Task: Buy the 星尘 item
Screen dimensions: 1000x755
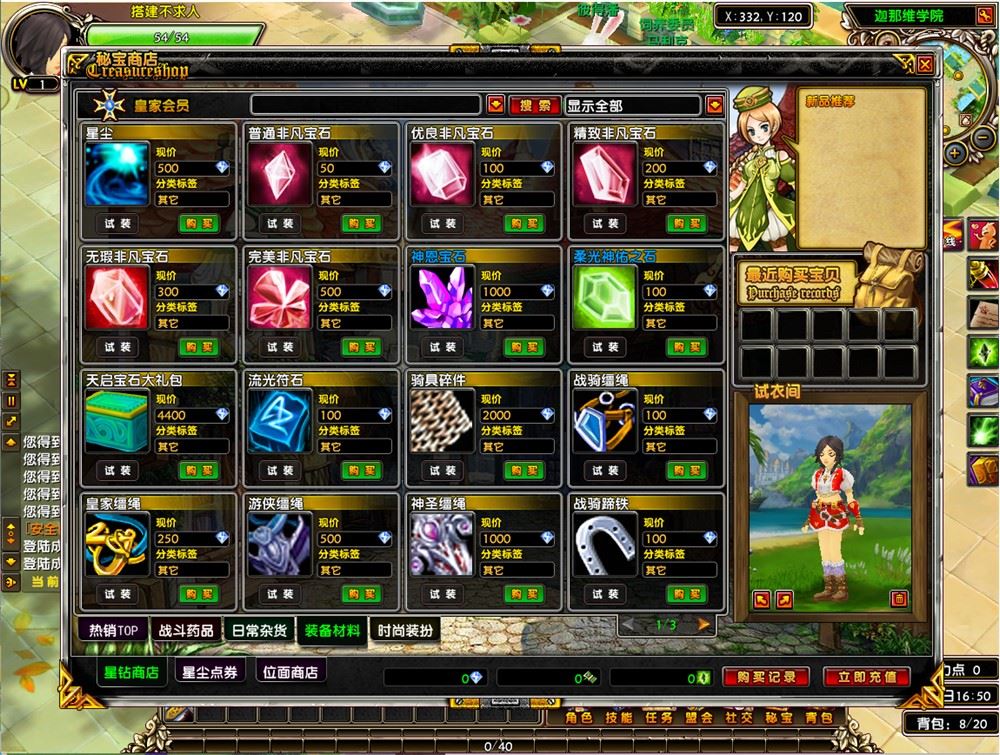Action: click(x=199, y=223)
